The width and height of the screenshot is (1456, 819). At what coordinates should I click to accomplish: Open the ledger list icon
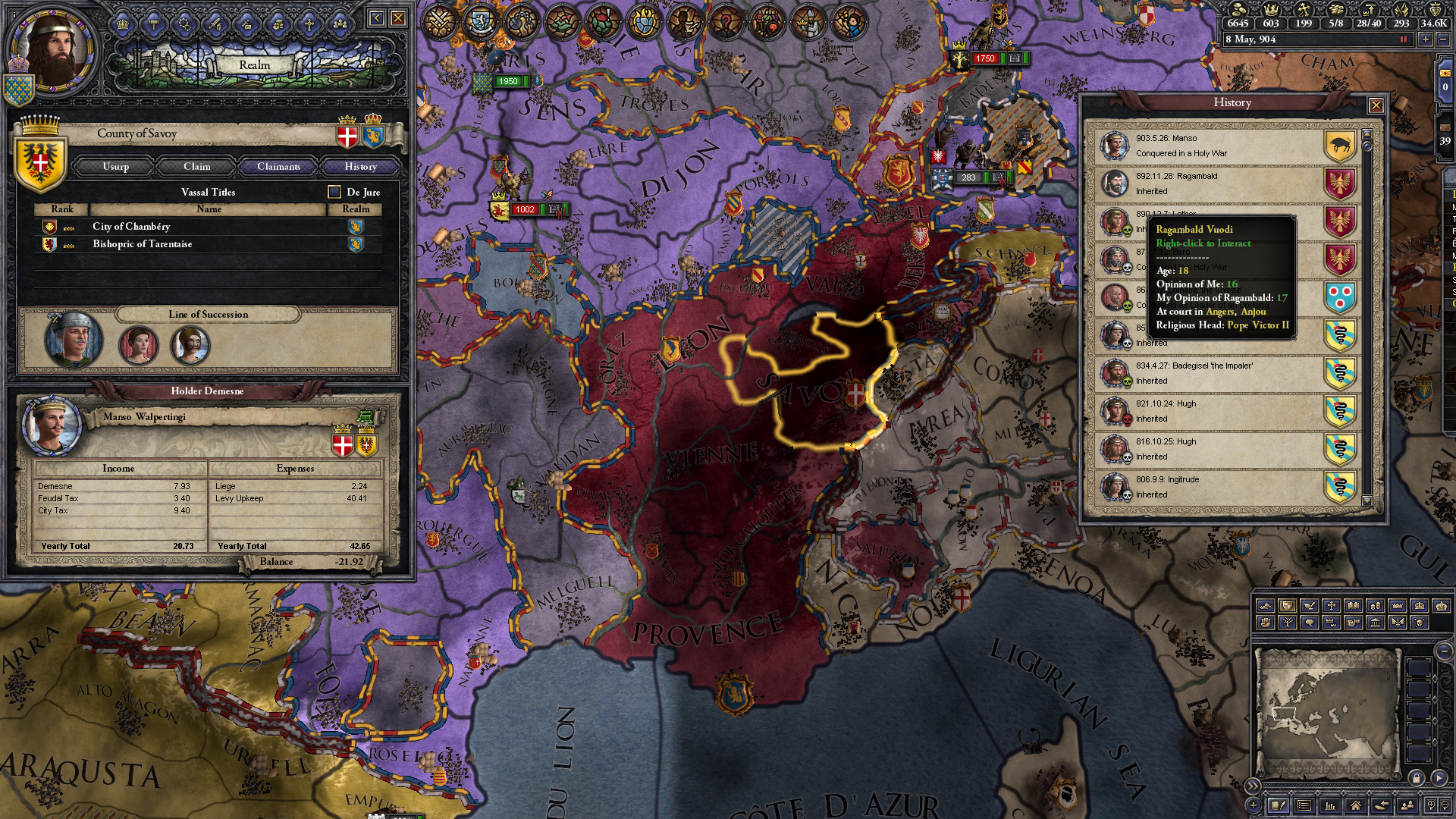[1305, 805]
